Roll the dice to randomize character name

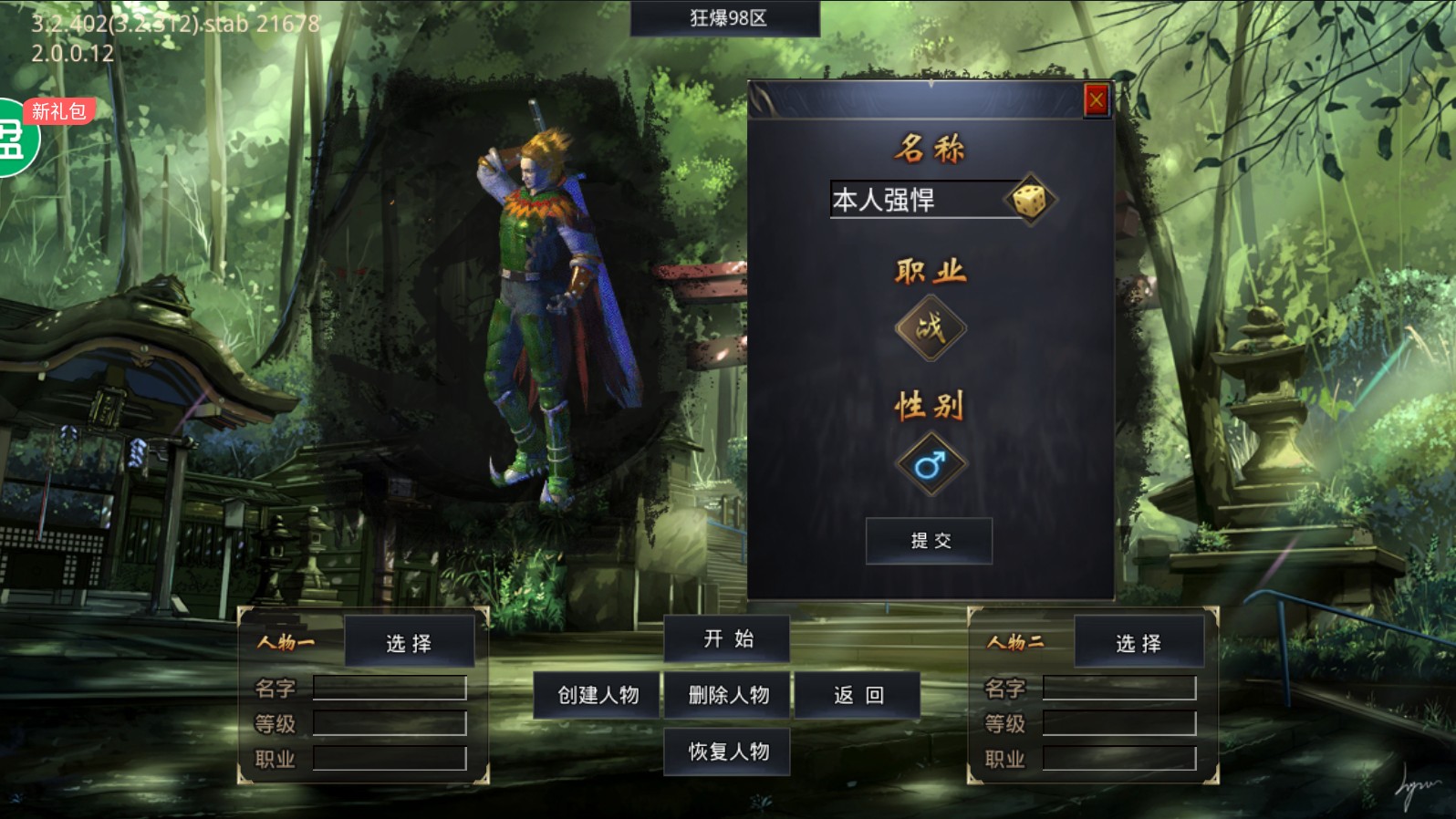click(x=1032, y=200)
